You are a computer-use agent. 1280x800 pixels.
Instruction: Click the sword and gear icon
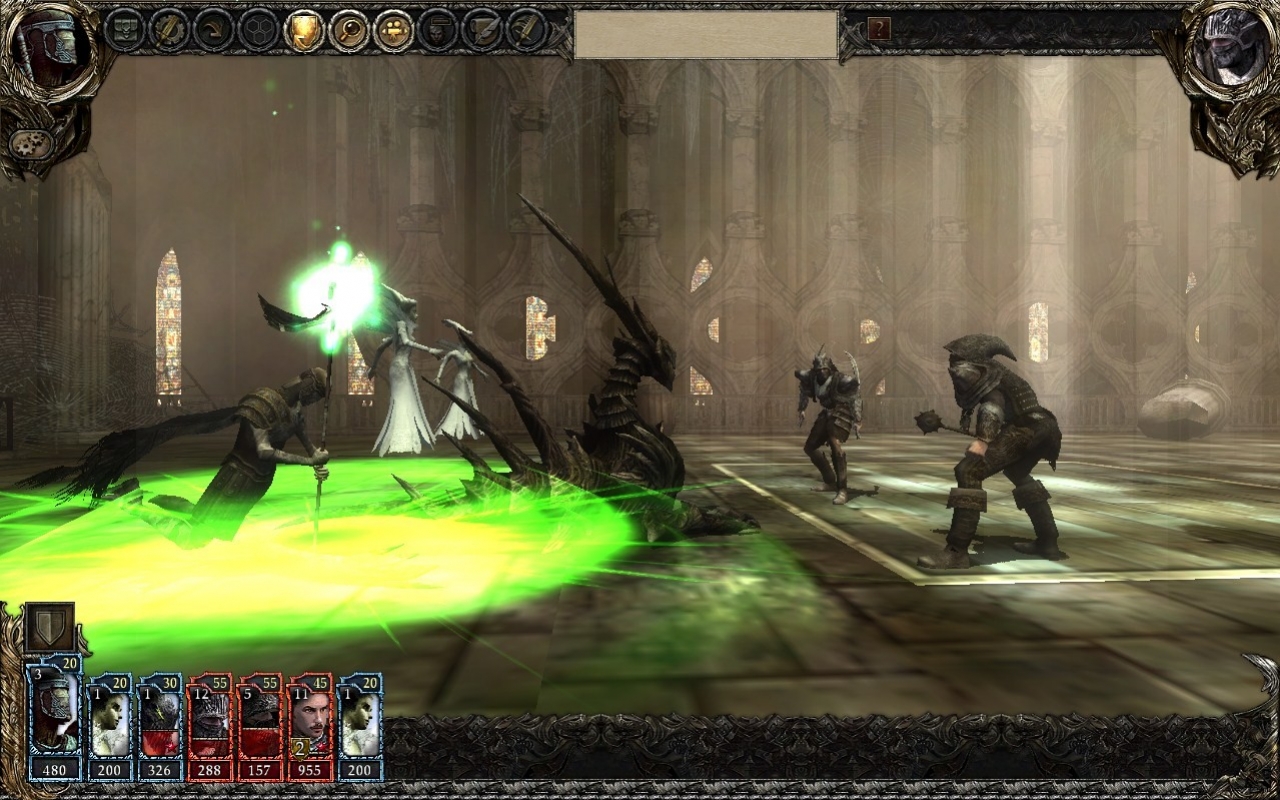[169, 30]
